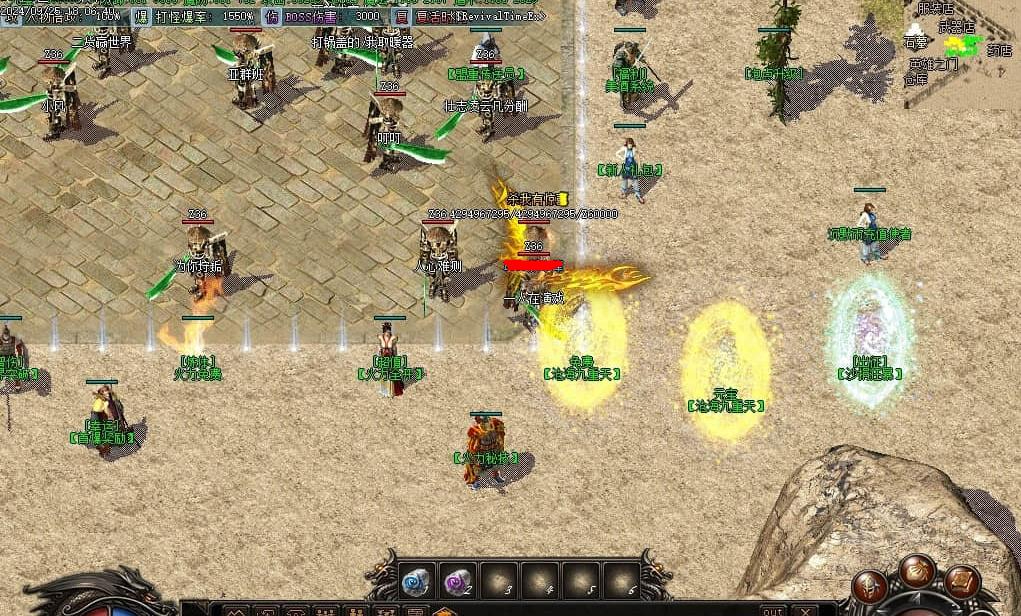The image size is (1021, 616).
Task: Open the bag round button
Action: pyautogui.click(x=915, y=571)
